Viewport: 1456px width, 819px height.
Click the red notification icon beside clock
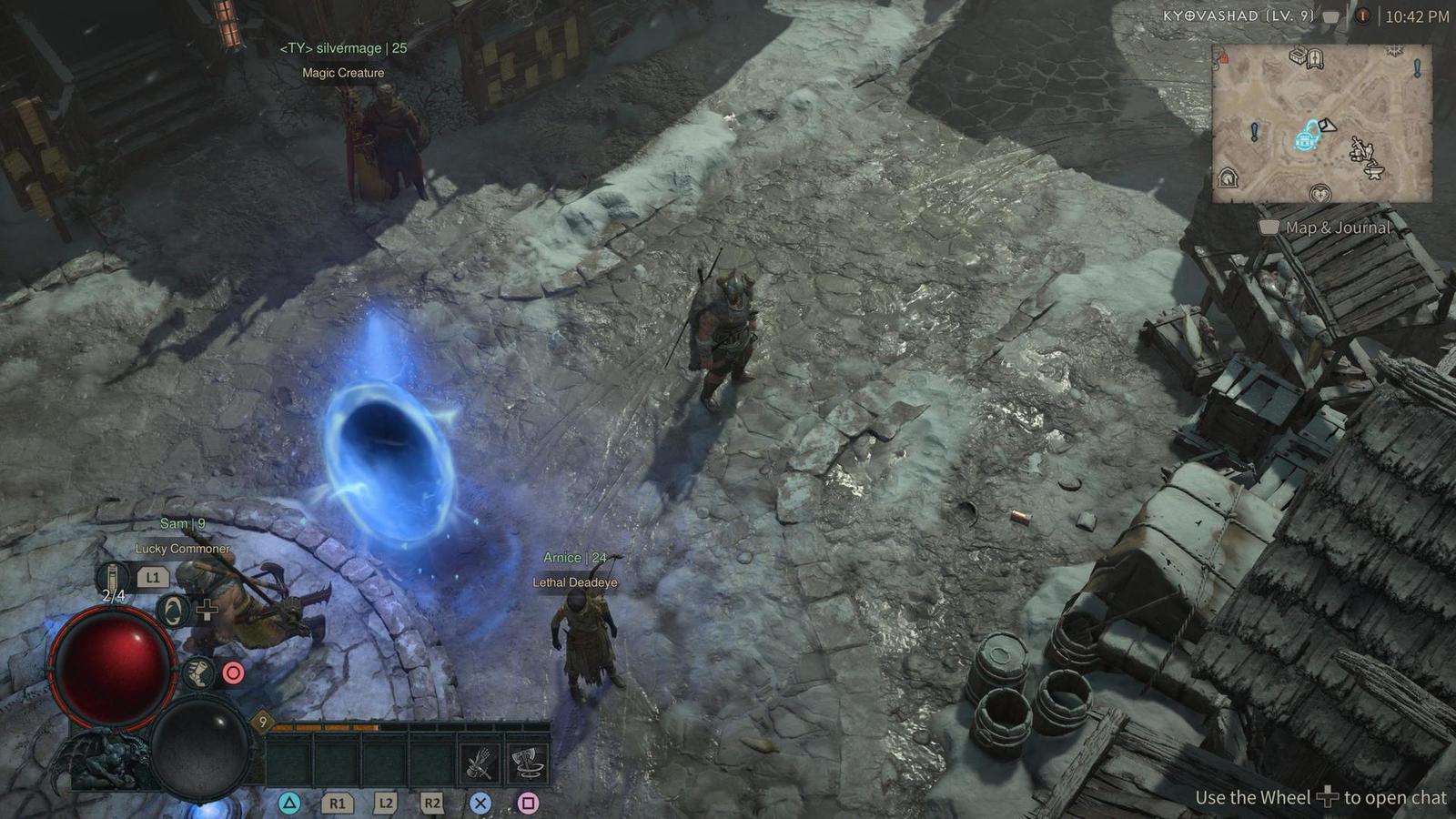[1362, 16]
